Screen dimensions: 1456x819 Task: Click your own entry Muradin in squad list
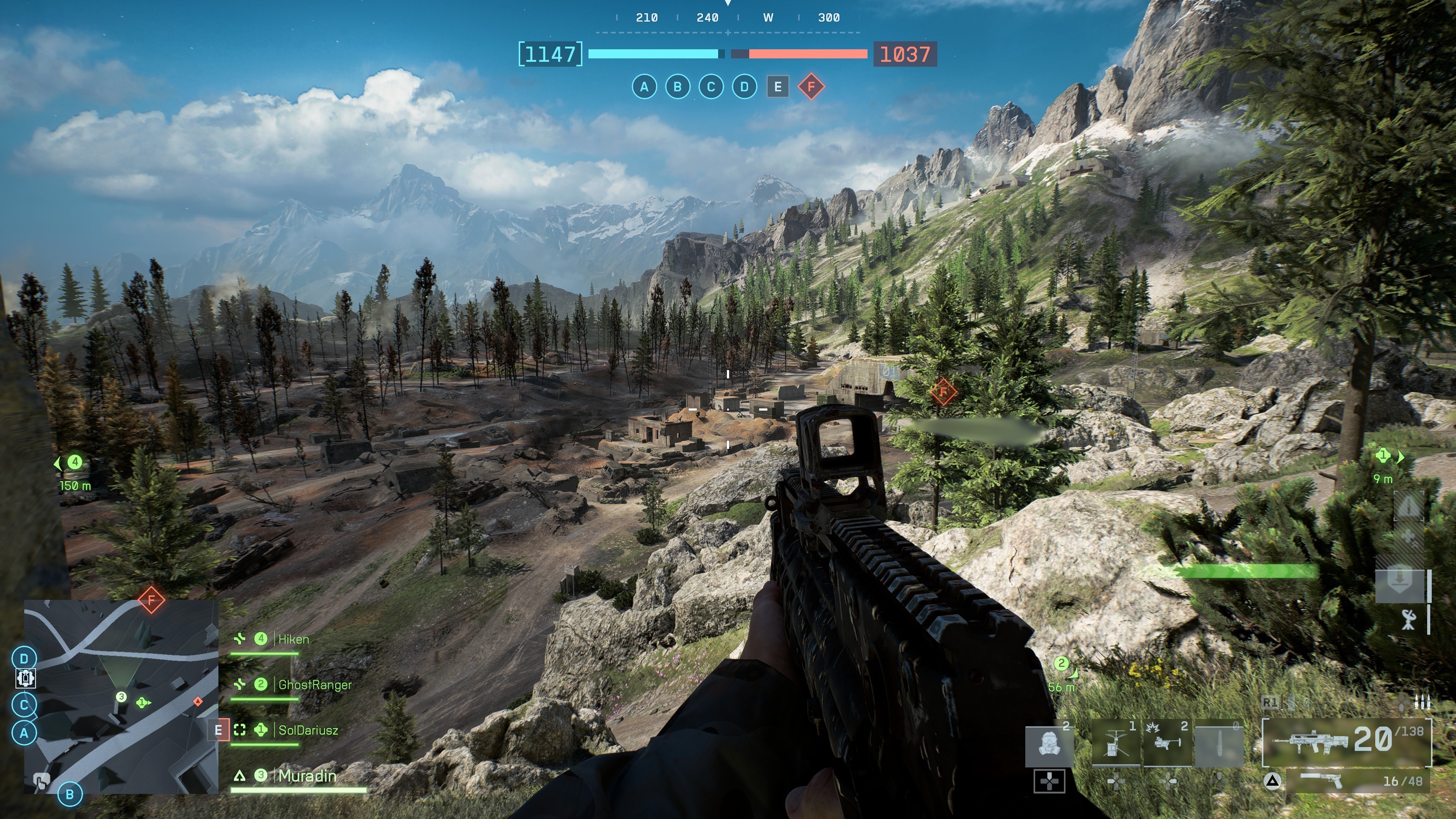[x=307, y=776]
